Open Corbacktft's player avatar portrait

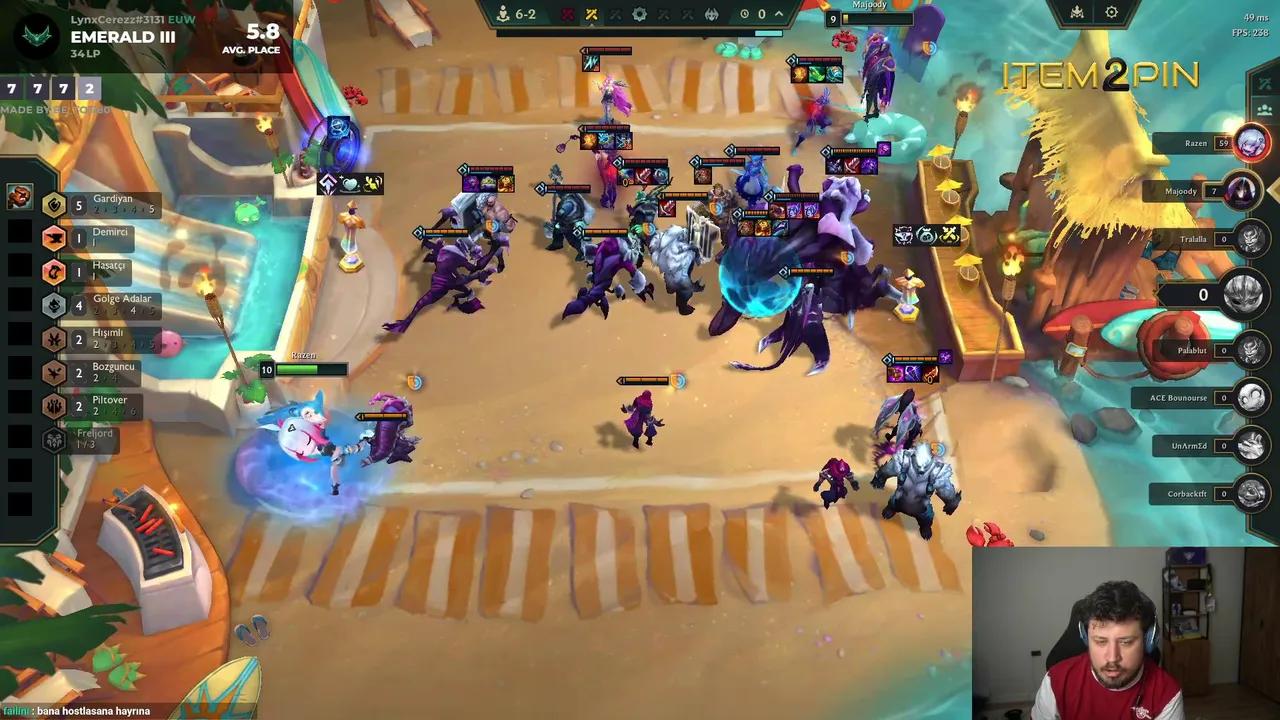point(1251,493)
